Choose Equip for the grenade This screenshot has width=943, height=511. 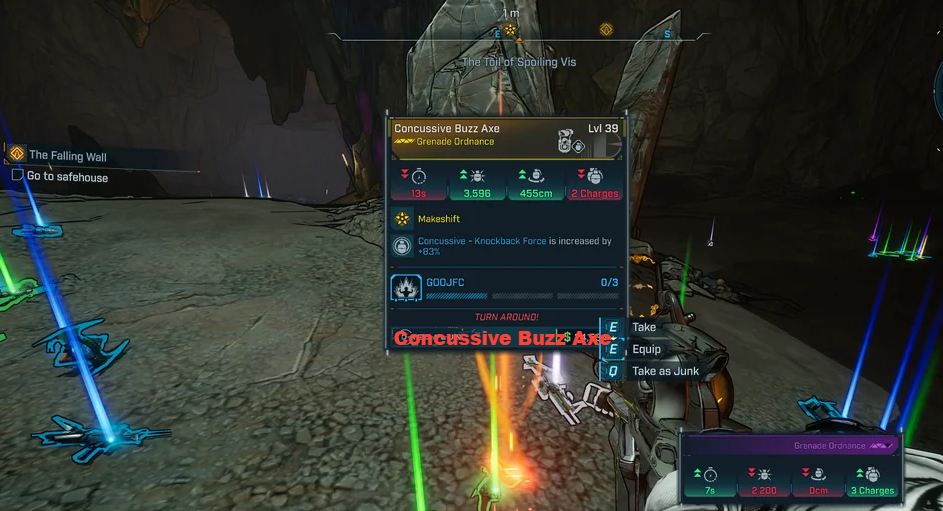pos(645,349)
